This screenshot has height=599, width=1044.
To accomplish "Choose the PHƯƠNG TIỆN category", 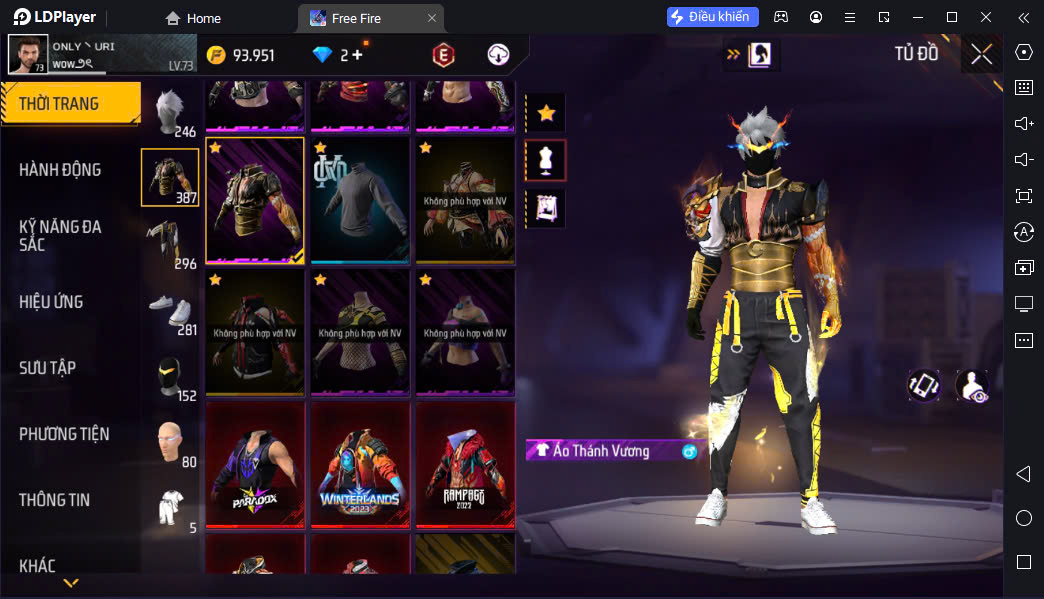I will click(64, 434).
